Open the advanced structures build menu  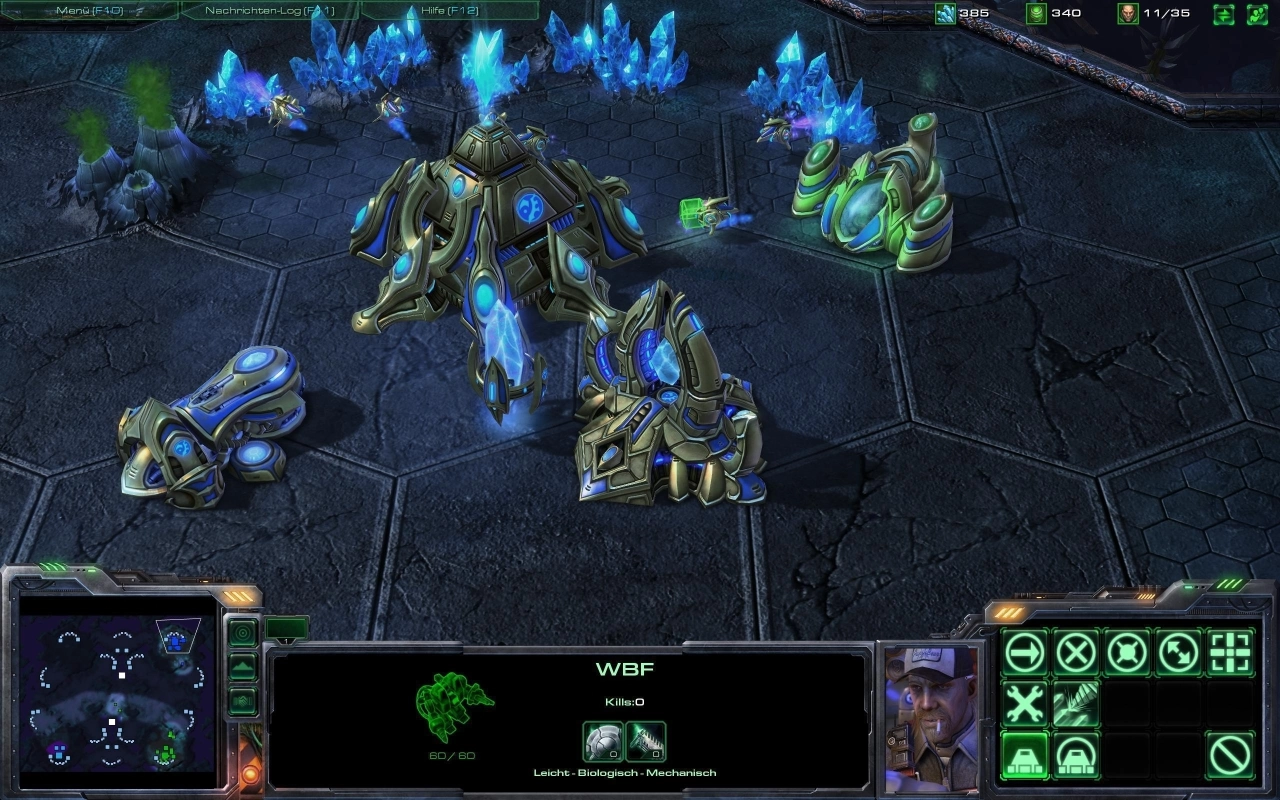click(x=1076, y=755)
